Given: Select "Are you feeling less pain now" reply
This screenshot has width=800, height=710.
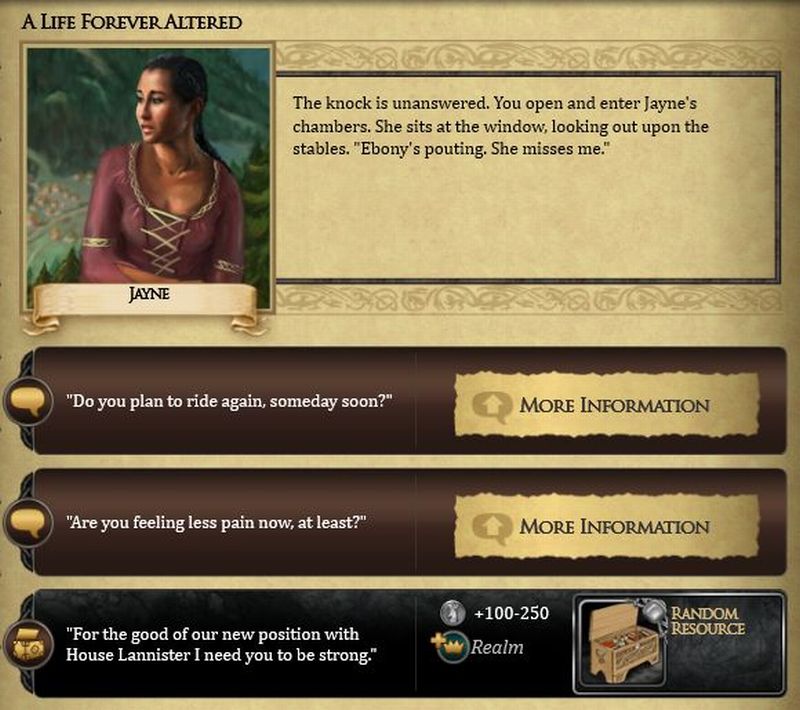Looking at the screenshot, I should (215, 523).
